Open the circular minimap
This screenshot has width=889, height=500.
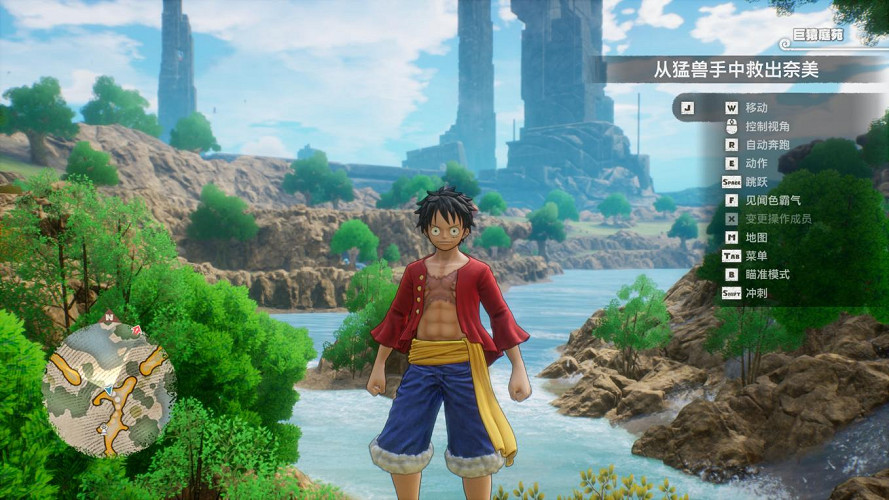click(108, 388)
